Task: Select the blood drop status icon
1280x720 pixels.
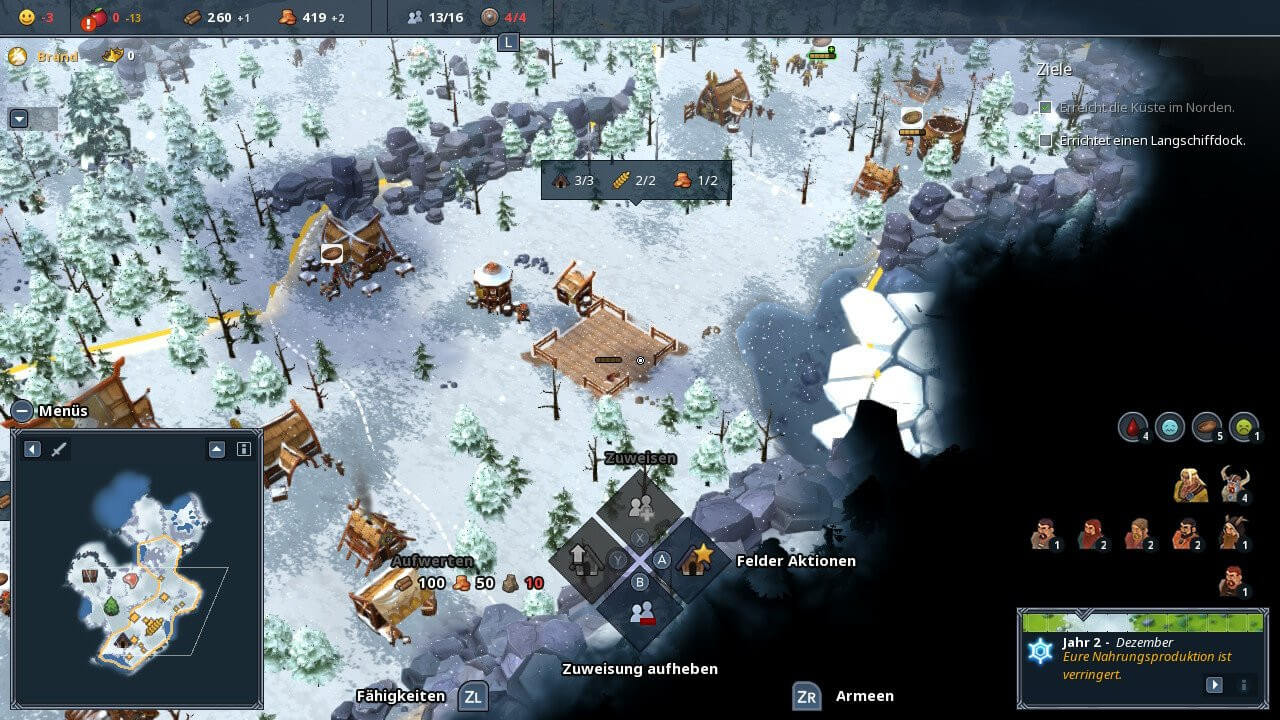Action: pyautogui.click(x=1132, y=427)
